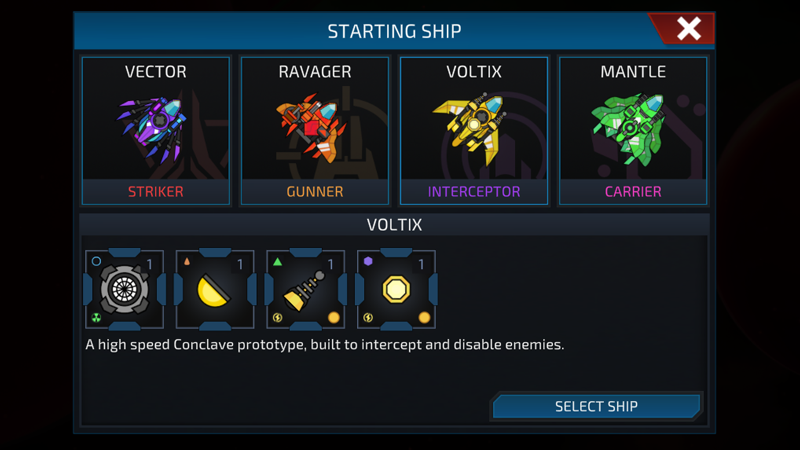Inspect the yellow cannon weapon module

[306, 290]
